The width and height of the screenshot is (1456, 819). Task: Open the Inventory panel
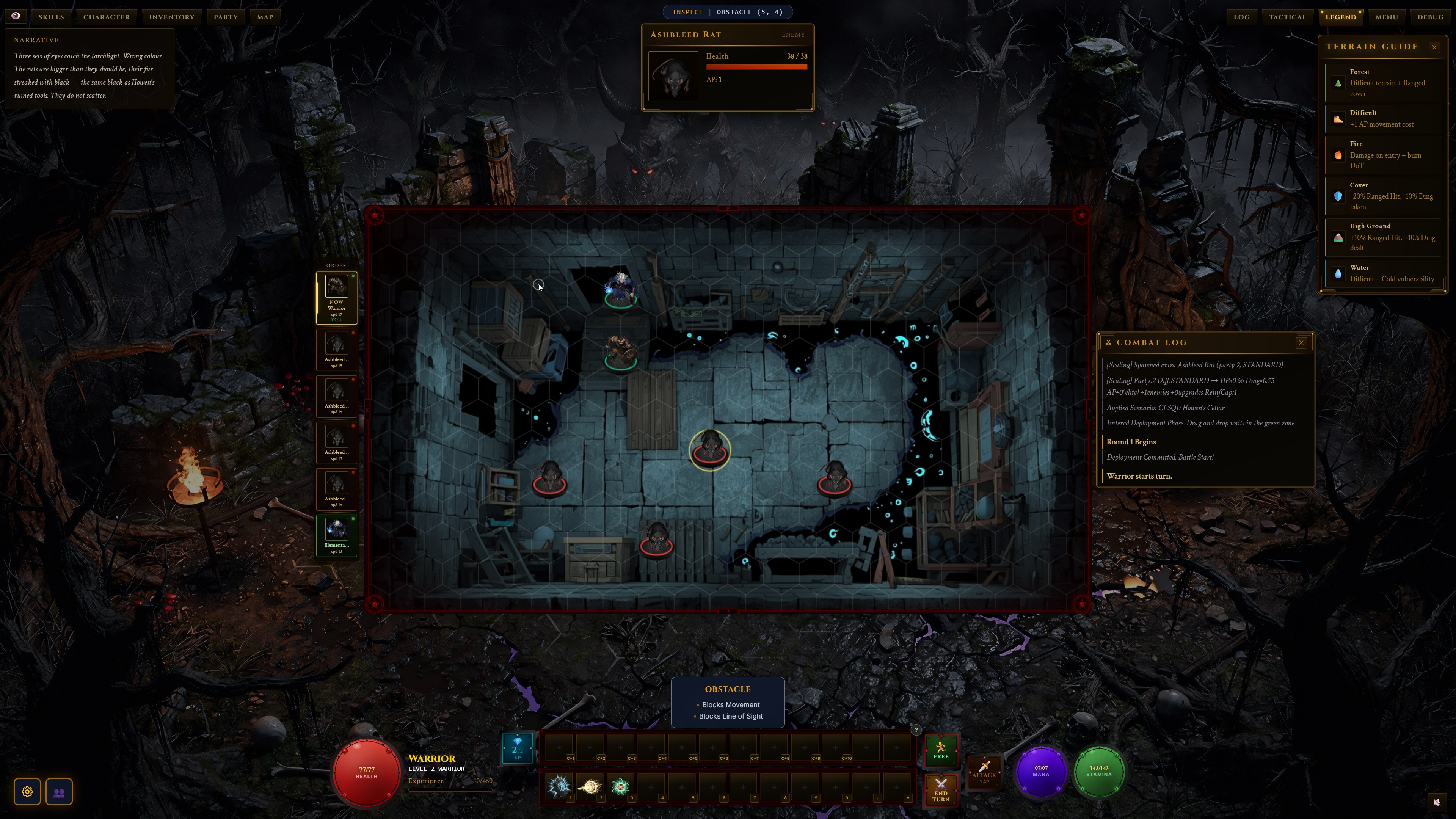171,17
